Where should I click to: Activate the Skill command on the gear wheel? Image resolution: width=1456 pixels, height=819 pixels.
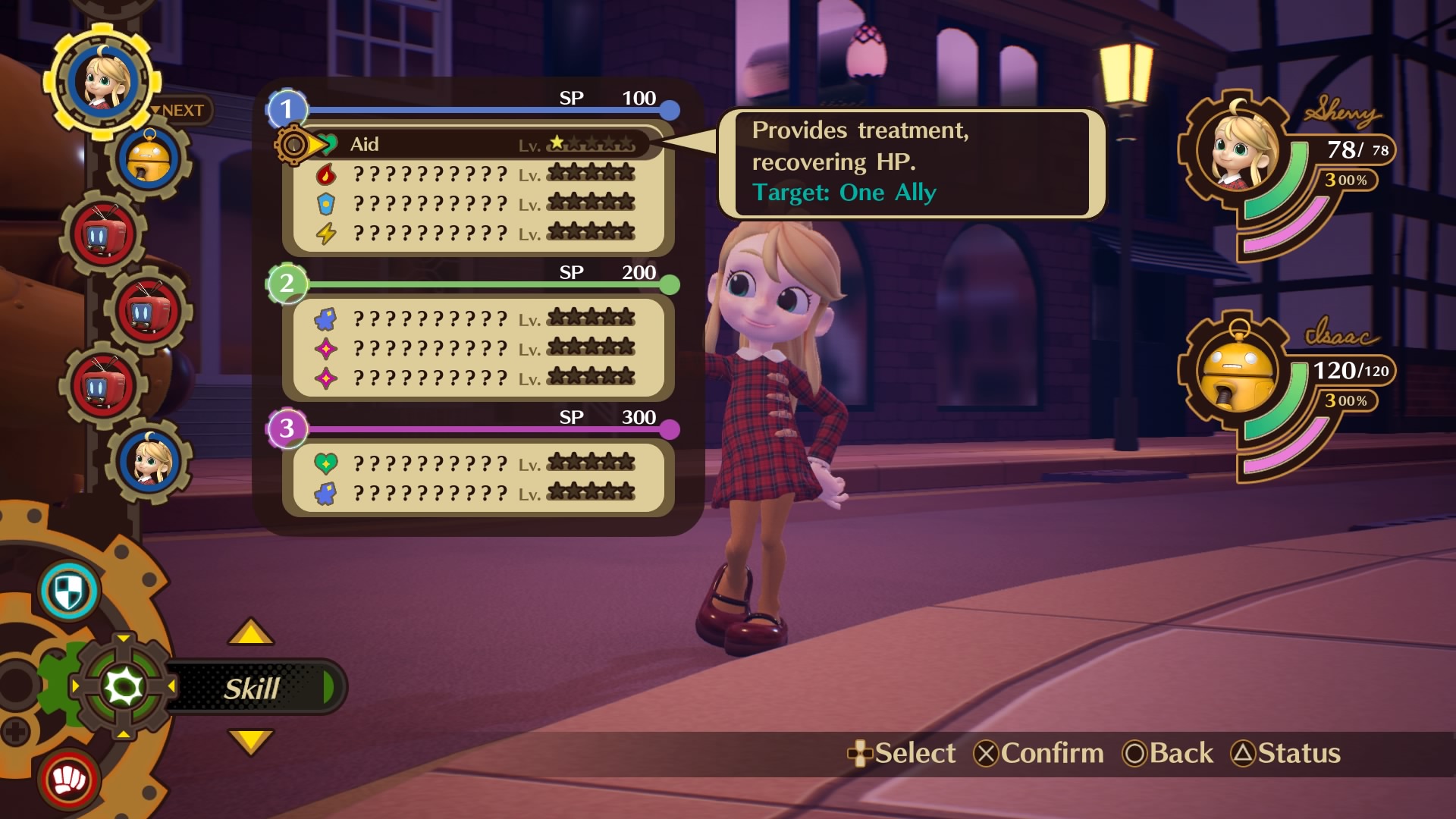coord(250,689)
